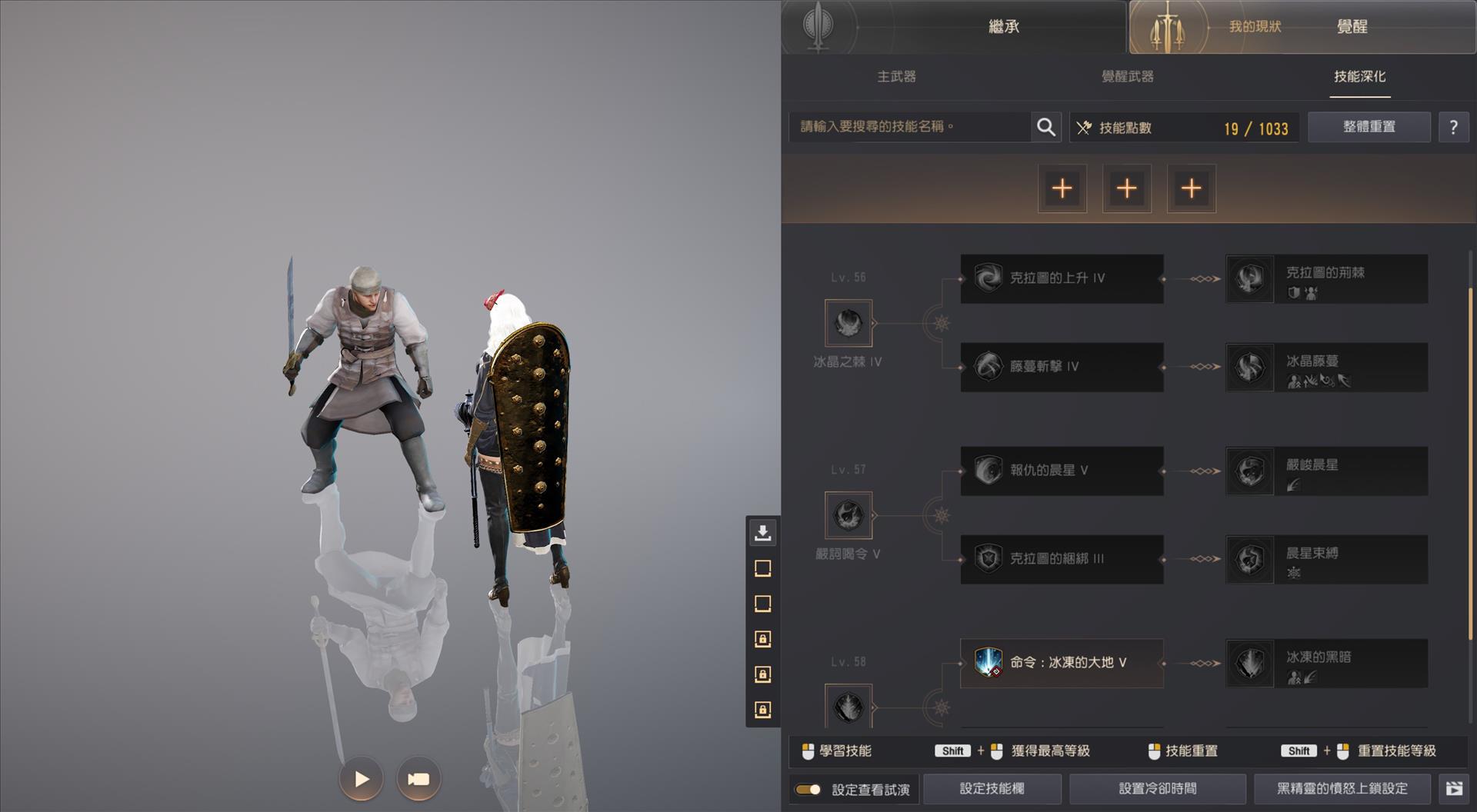Screen dimensions: 1477x812
Task: Click the 冰凍的黑暗 enhancement icon
Action: [x=1249, y=663]
